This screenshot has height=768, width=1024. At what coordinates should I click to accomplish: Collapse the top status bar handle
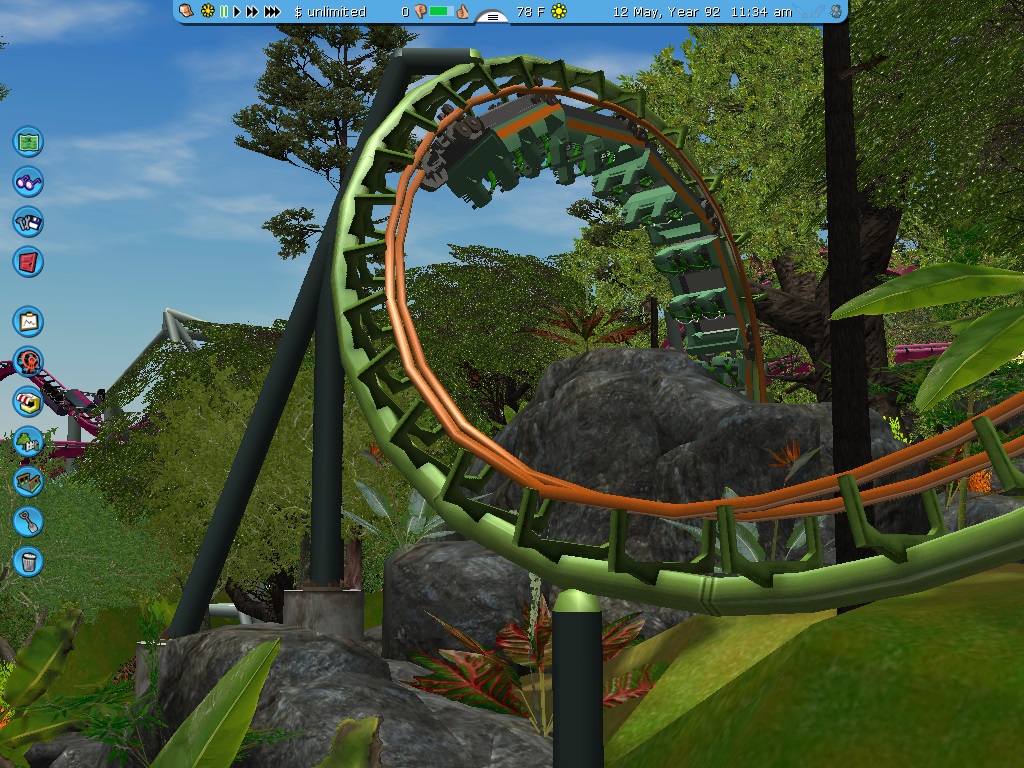point(491,17)
